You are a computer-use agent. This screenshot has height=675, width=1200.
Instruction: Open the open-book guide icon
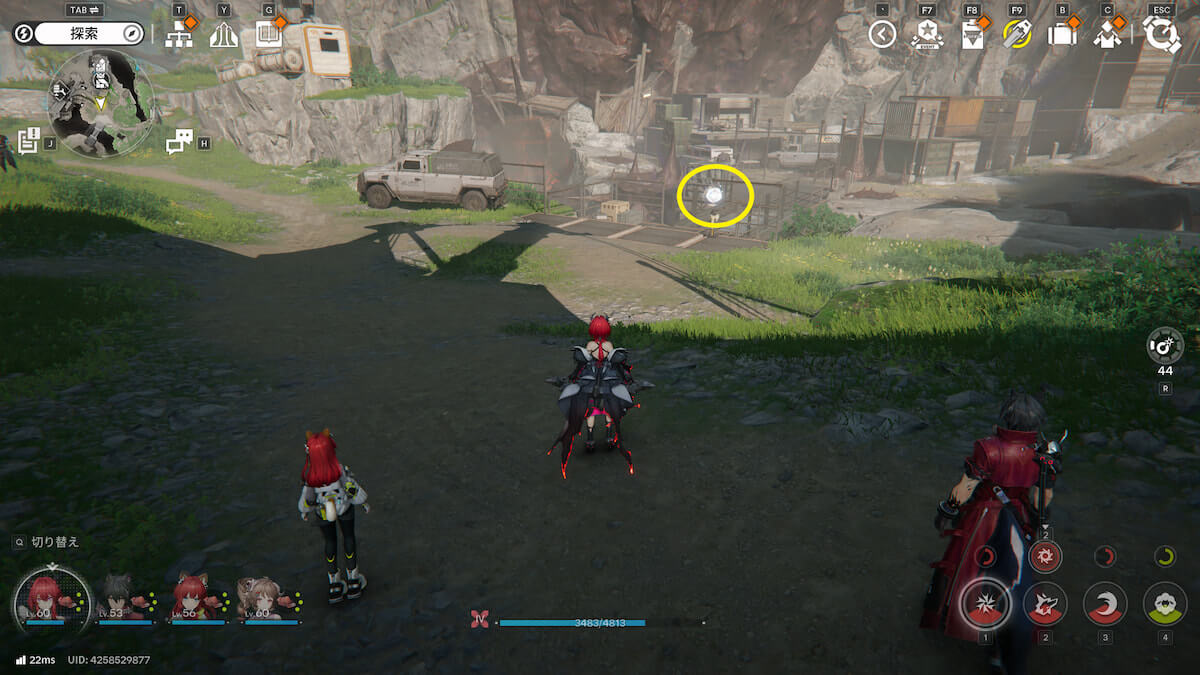click(269, 35)
